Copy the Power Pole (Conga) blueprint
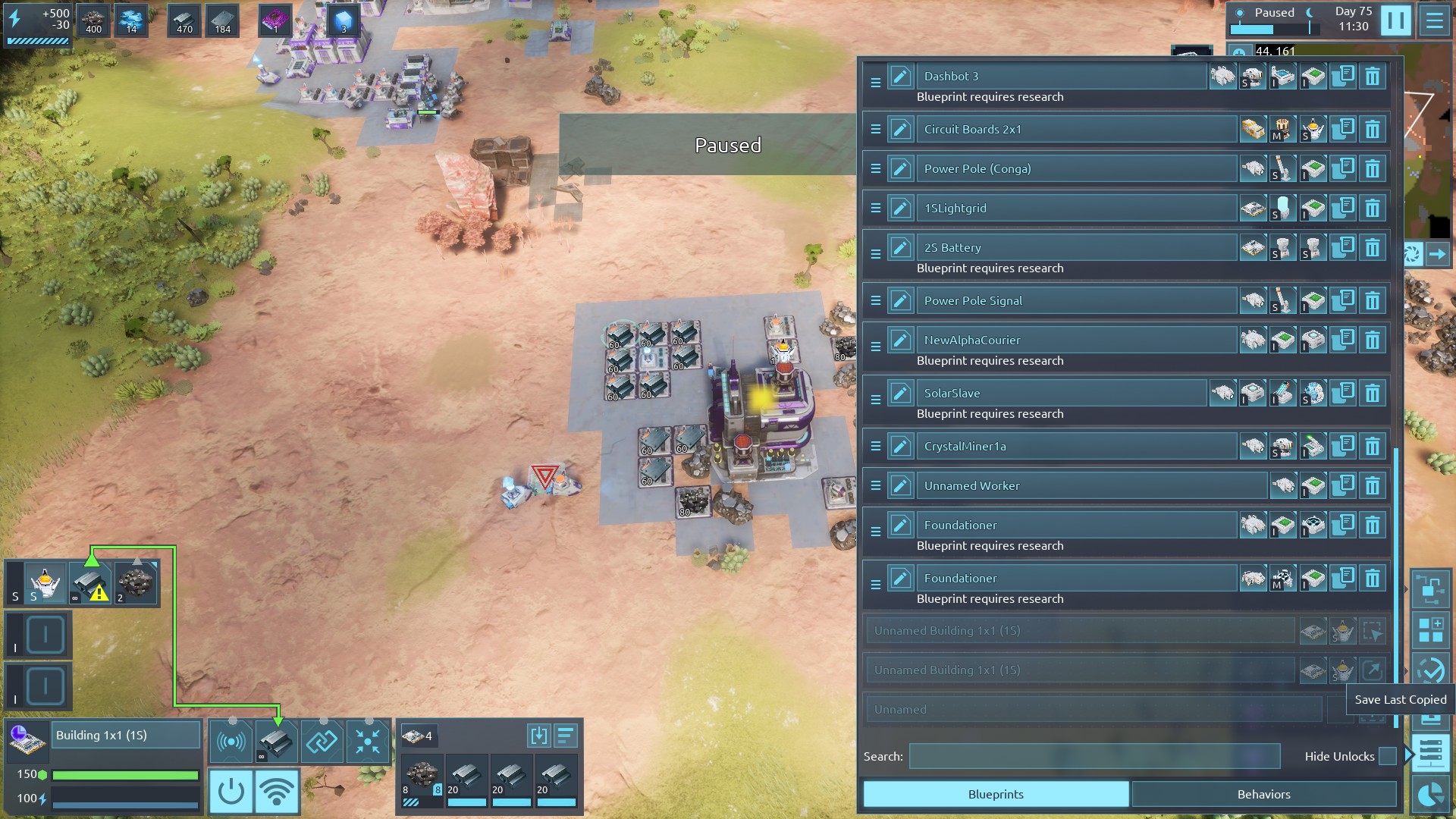 (x=1343, y=168)
